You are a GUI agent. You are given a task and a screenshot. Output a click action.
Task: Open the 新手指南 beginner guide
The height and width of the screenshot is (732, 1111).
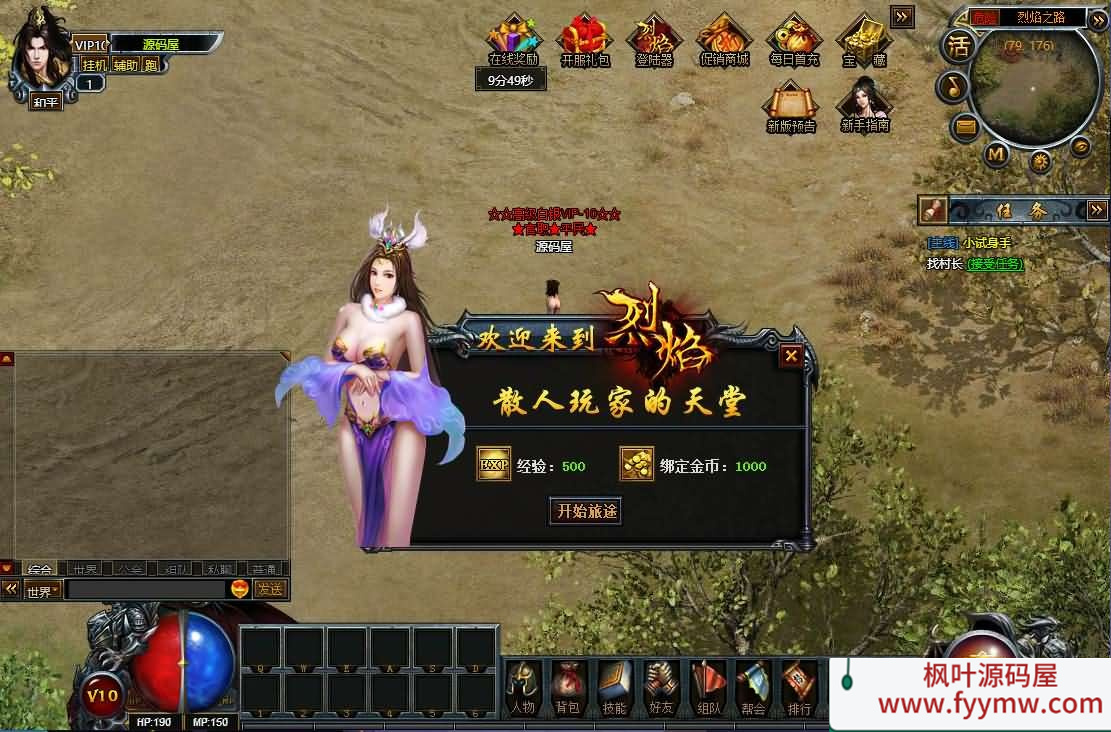pos(864,104)
